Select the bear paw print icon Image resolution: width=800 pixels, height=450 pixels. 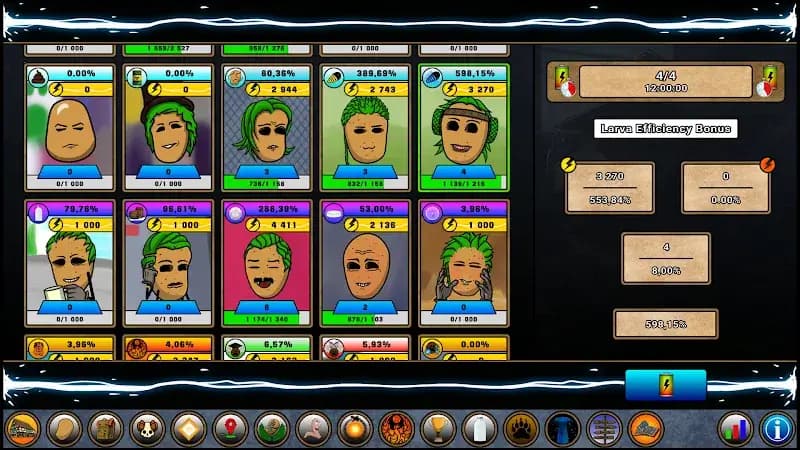[521, 428]
